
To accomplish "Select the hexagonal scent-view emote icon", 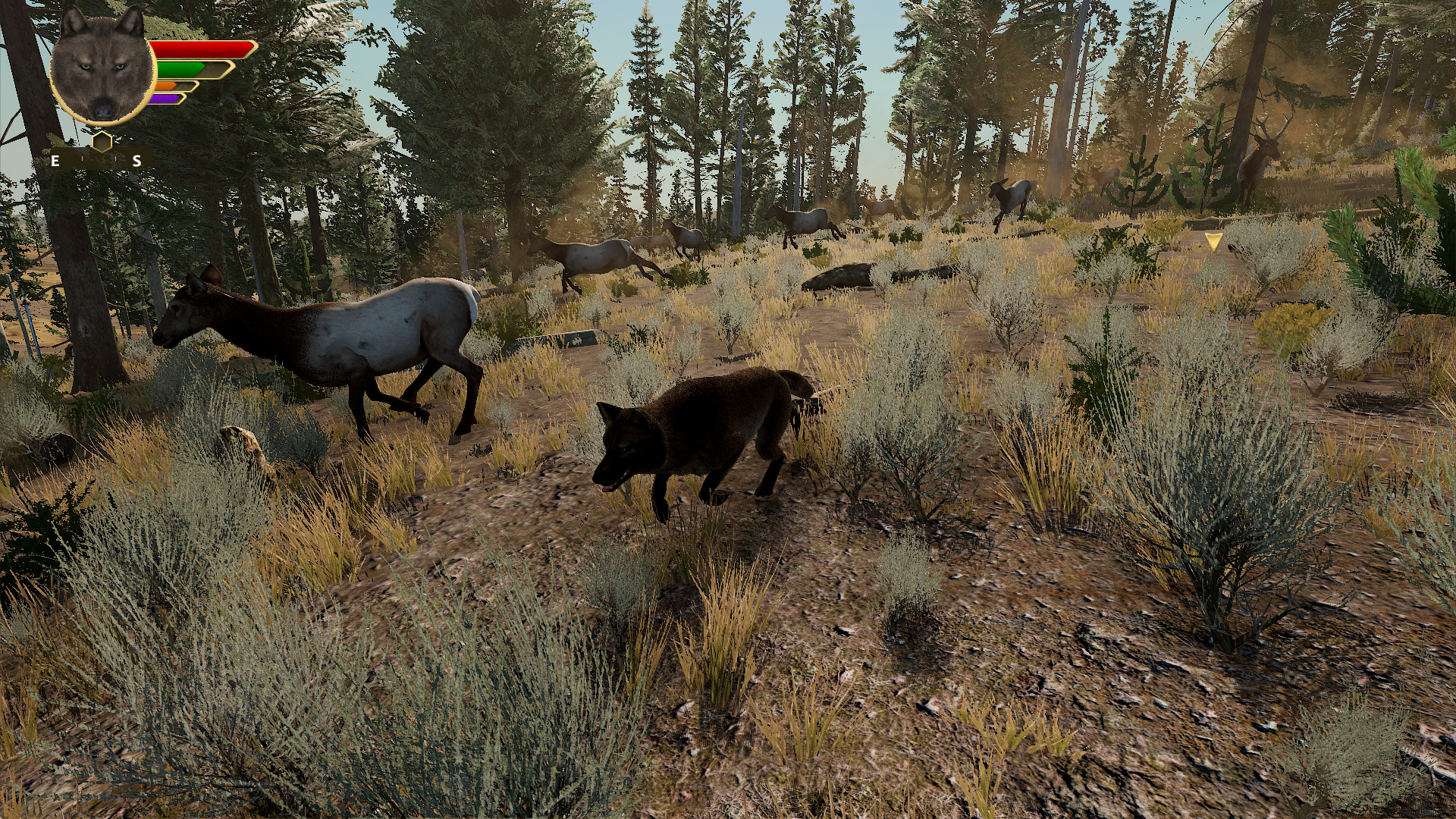I will coord(102,142).
